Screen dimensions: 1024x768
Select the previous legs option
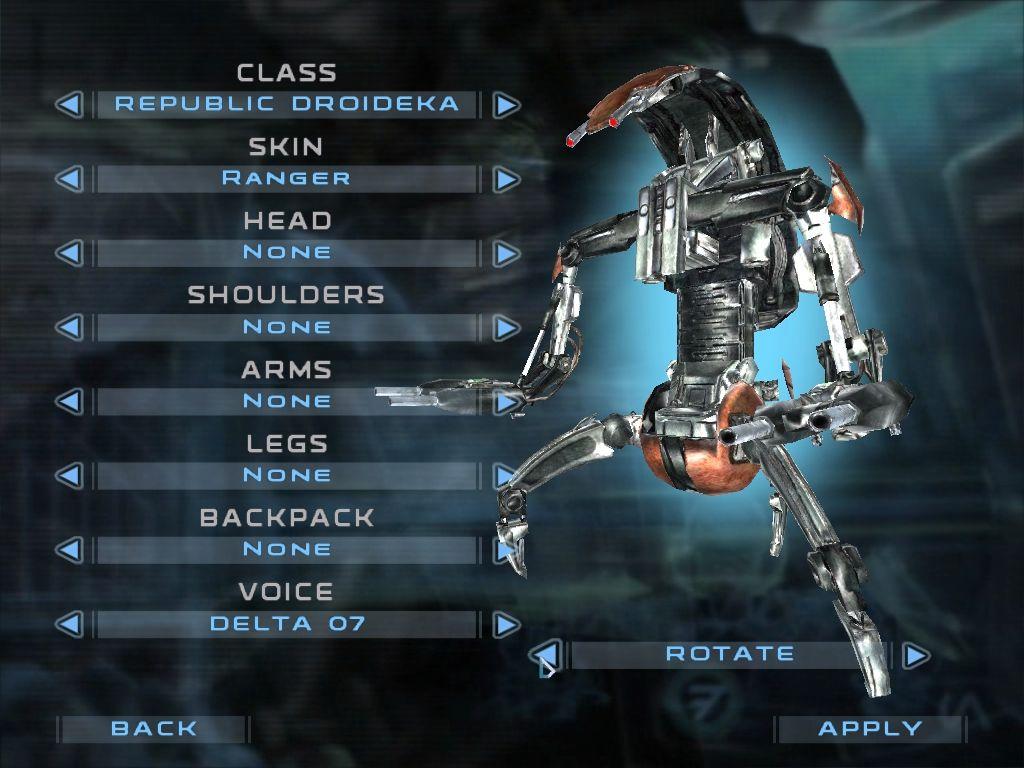click(68, 475)
